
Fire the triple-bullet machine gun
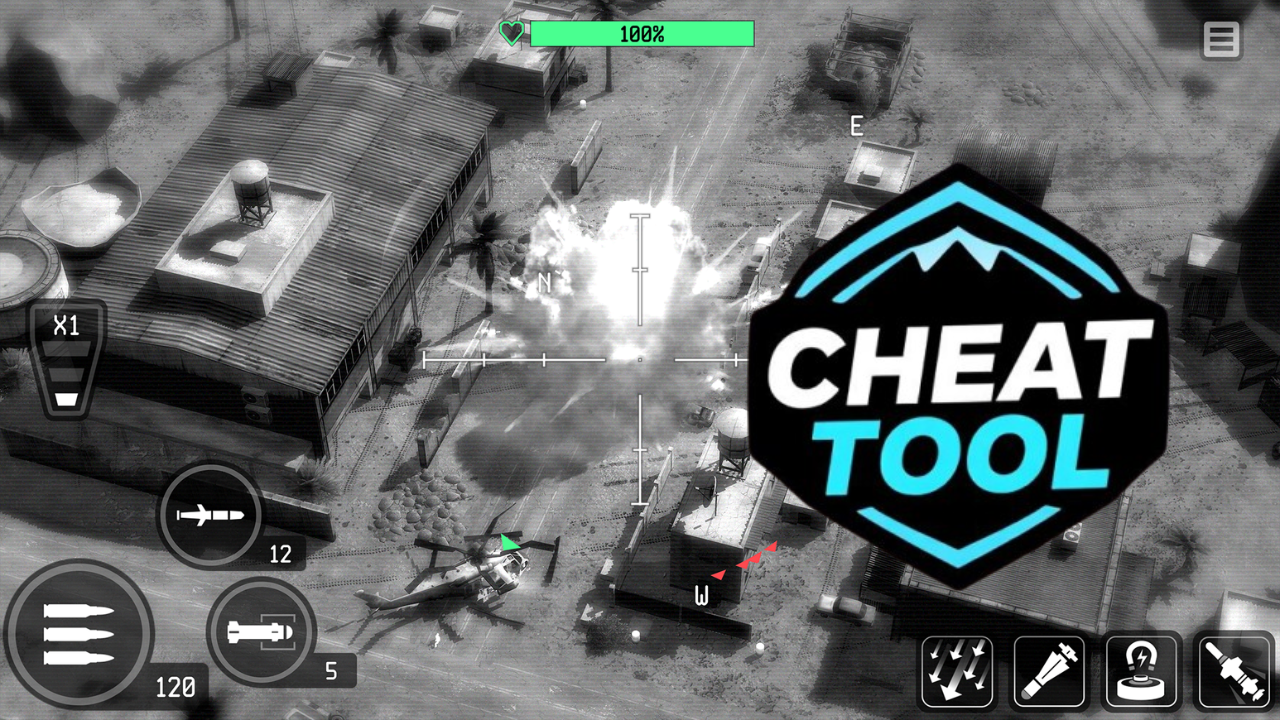78,635
